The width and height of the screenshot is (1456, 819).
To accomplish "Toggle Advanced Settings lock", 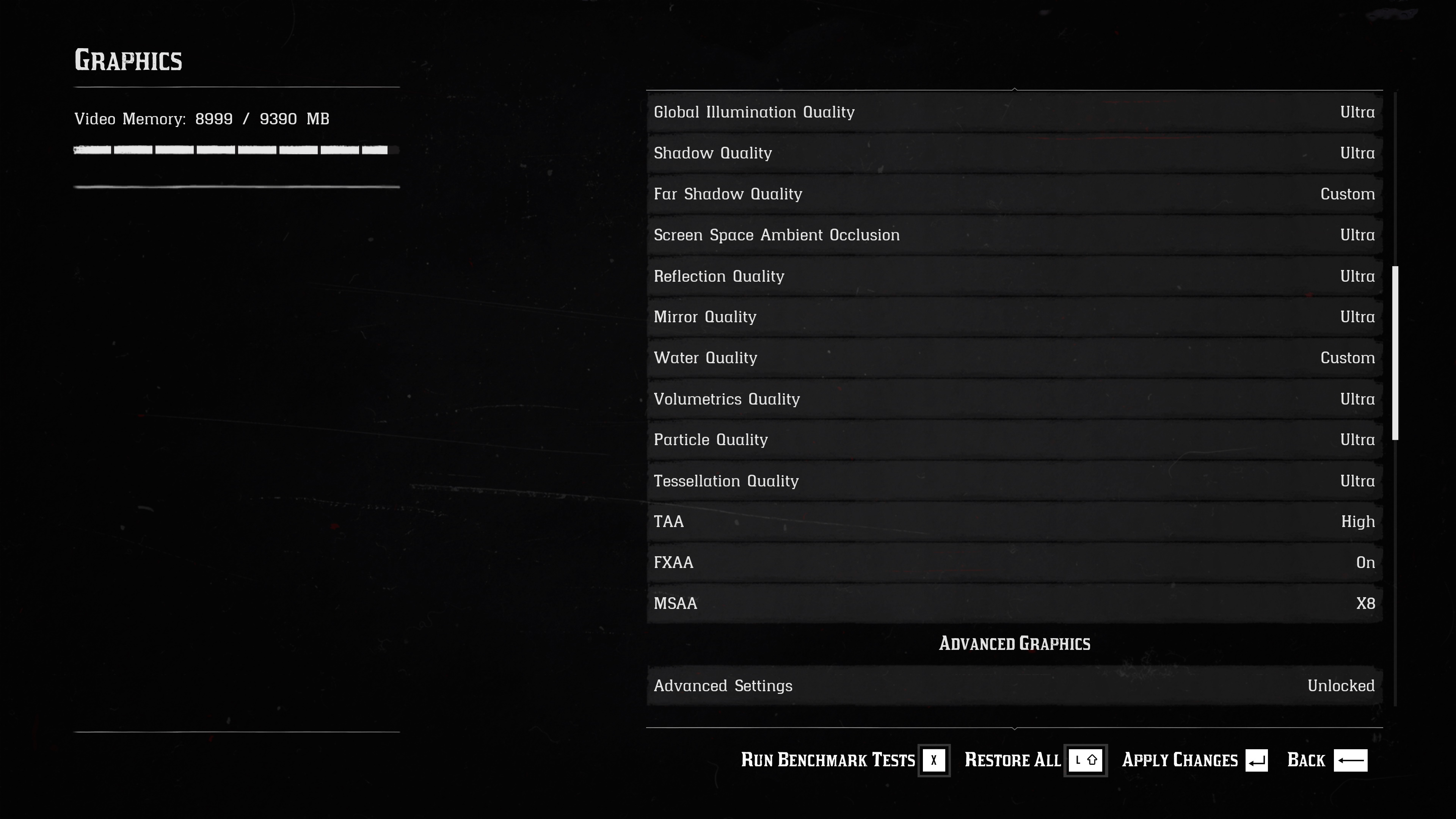I will pos(1014,686).
